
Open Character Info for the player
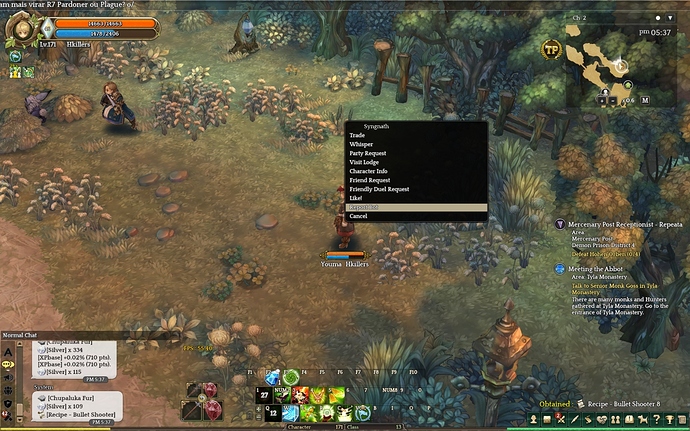pos(369,171)
